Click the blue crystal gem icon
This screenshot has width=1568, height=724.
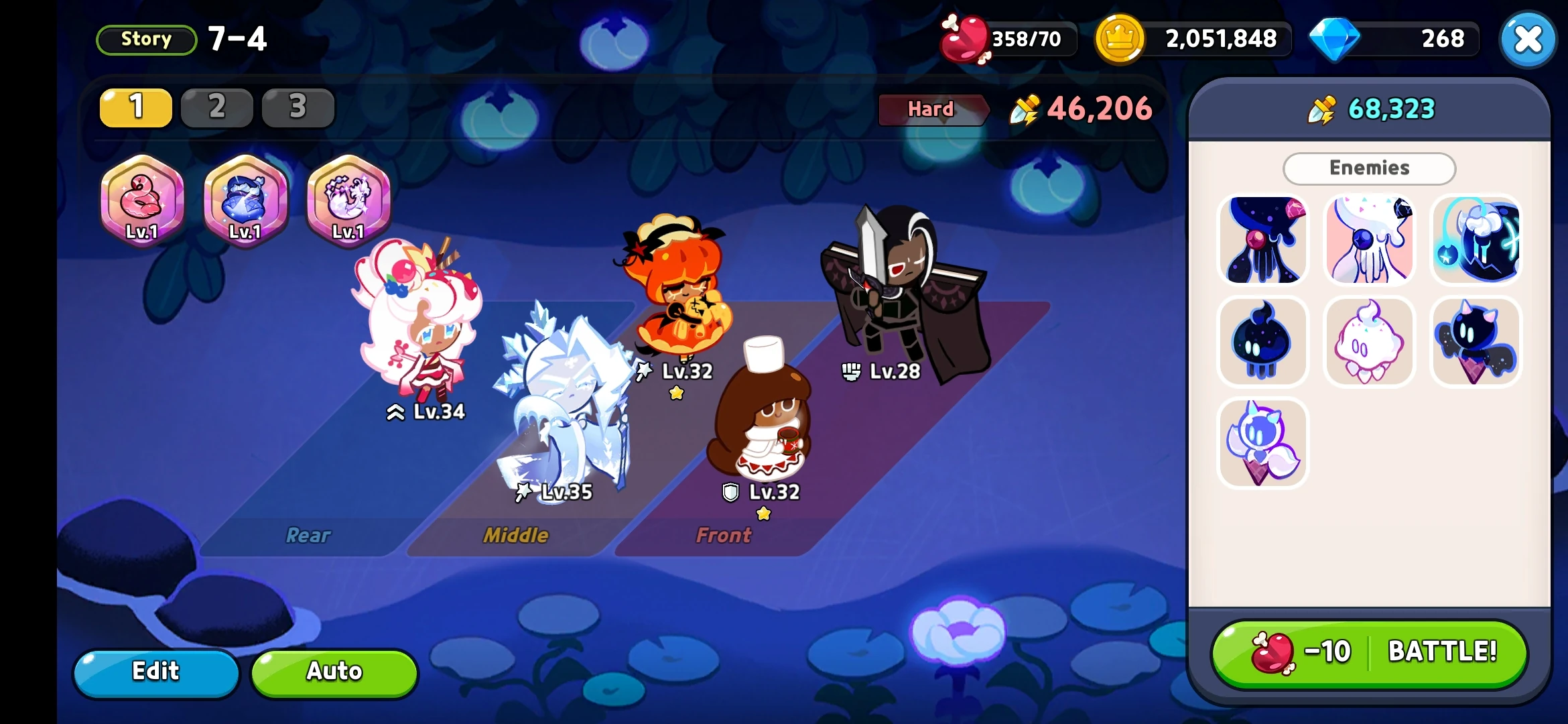1337,38
